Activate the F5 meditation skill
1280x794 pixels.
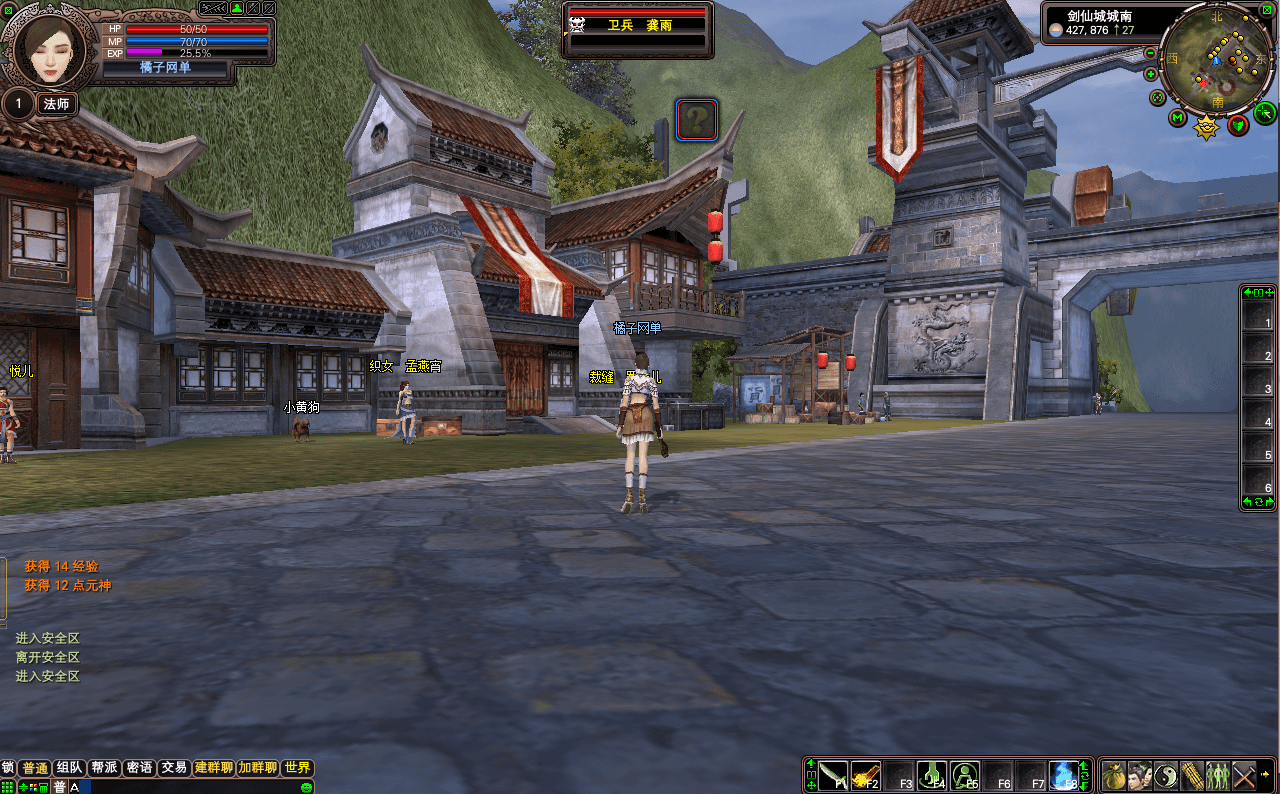963,775
